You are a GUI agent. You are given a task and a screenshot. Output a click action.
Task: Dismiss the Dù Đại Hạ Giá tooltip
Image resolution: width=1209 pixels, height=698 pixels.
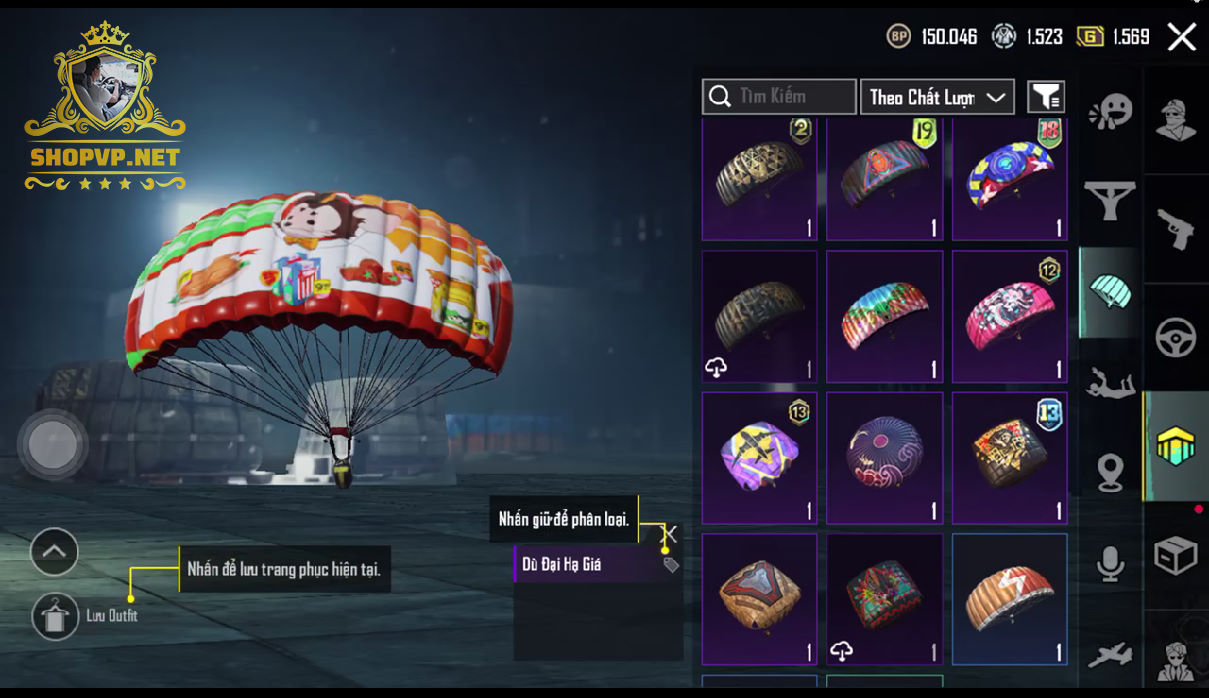(670, 534)
